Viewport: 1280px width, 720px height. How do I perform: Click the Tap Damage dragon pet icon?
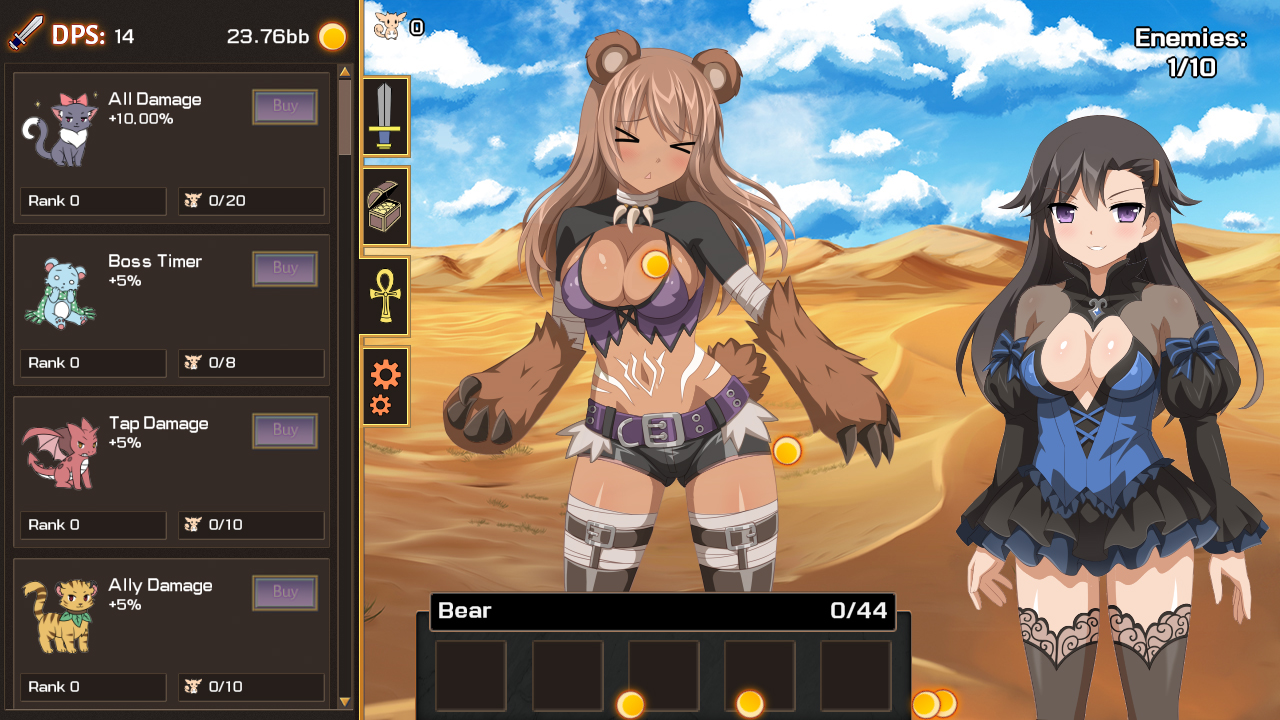60,452
